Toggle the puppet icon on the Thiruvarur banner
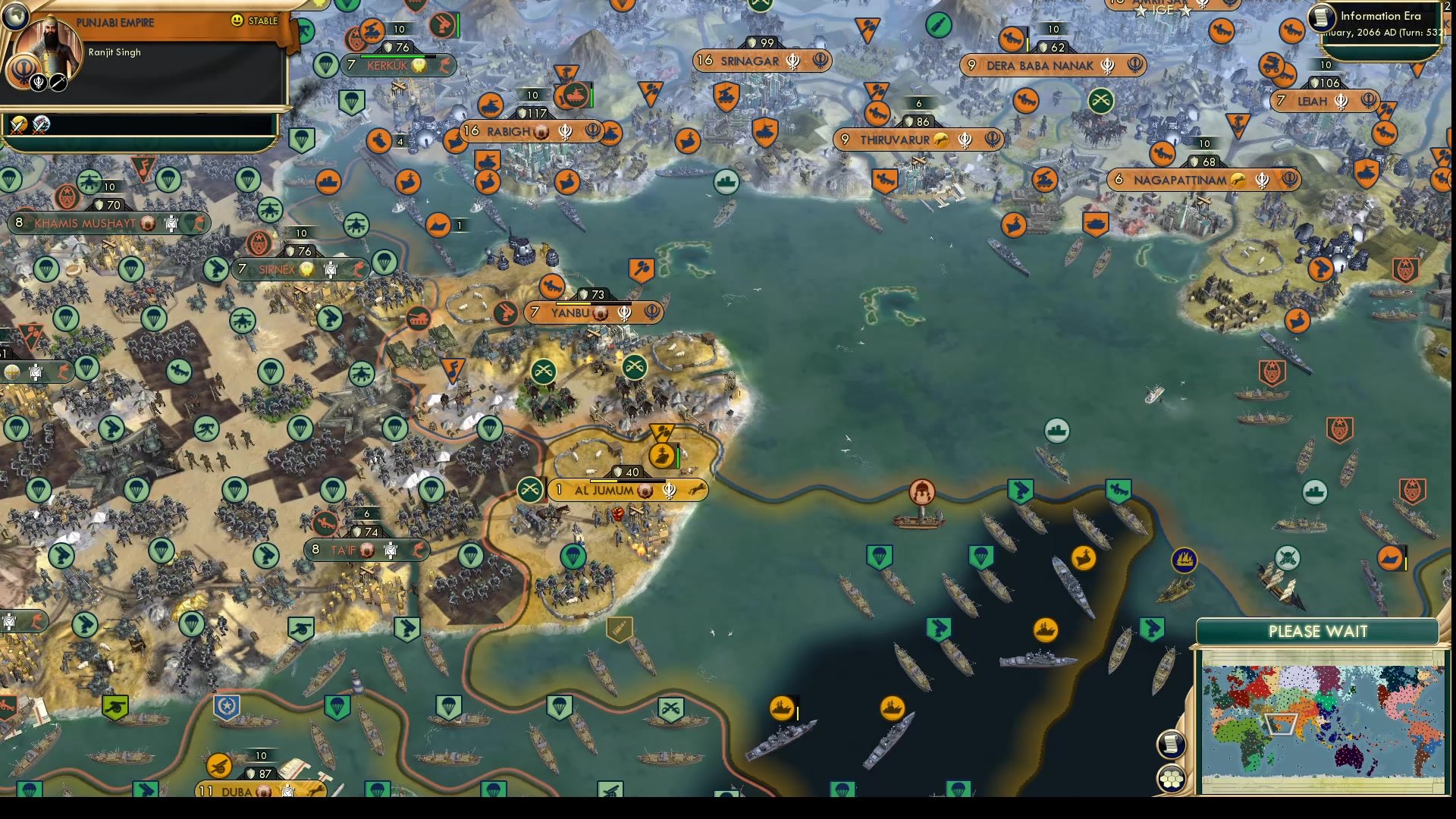This screenshot has height=819, width=1456. point(940,140)
